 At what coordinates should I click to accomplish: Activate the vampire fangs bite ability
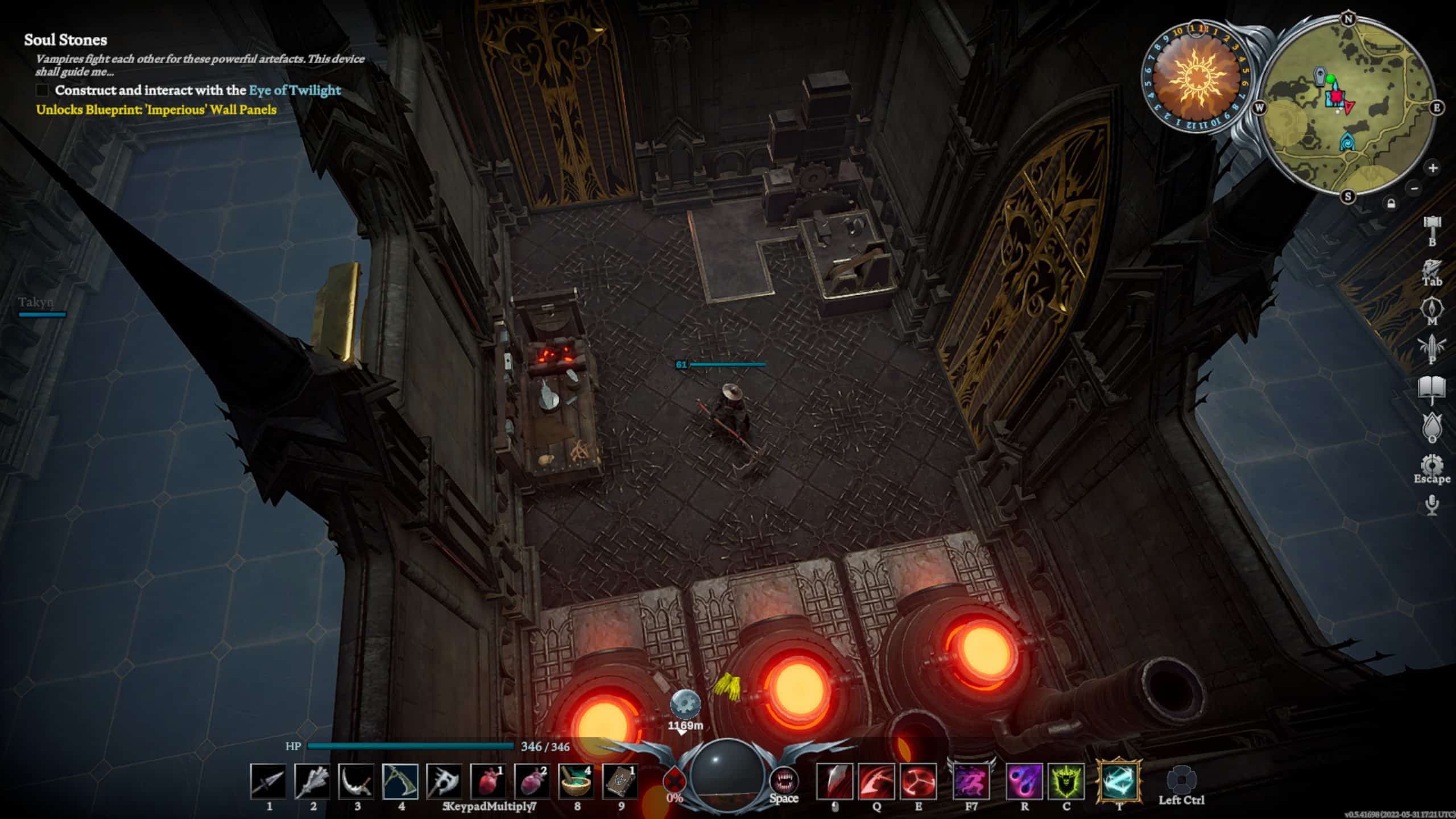(784, 780)
